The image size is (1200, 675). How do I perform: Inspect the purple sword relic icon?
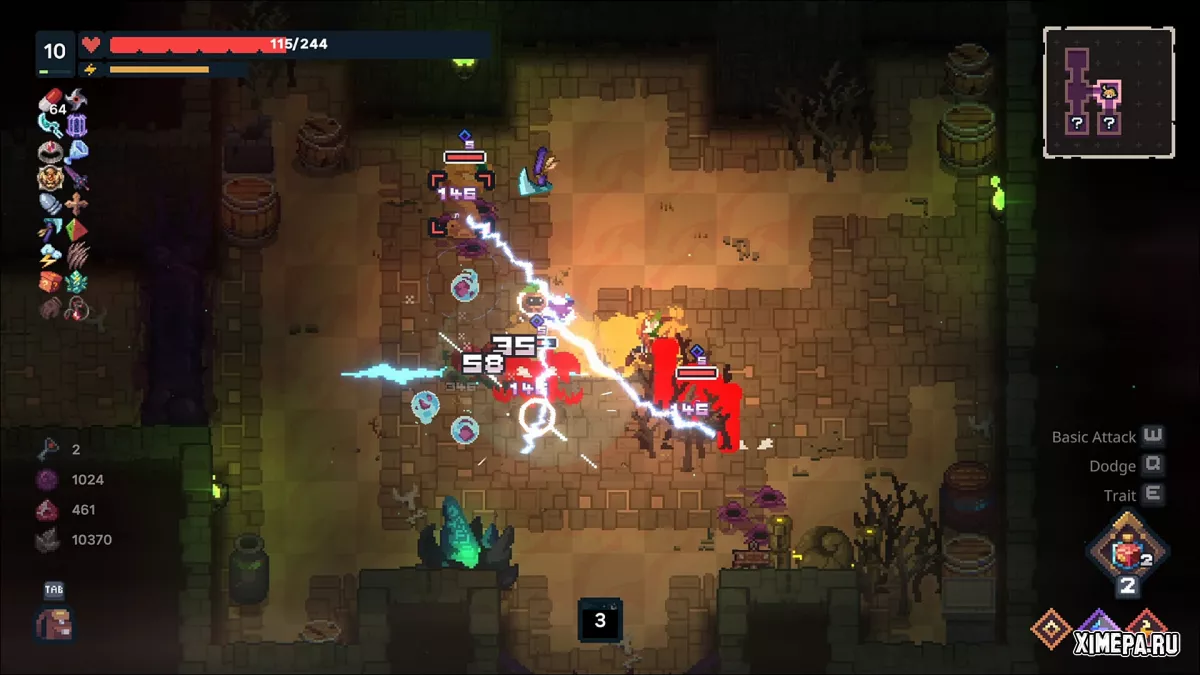click(77, 179)
